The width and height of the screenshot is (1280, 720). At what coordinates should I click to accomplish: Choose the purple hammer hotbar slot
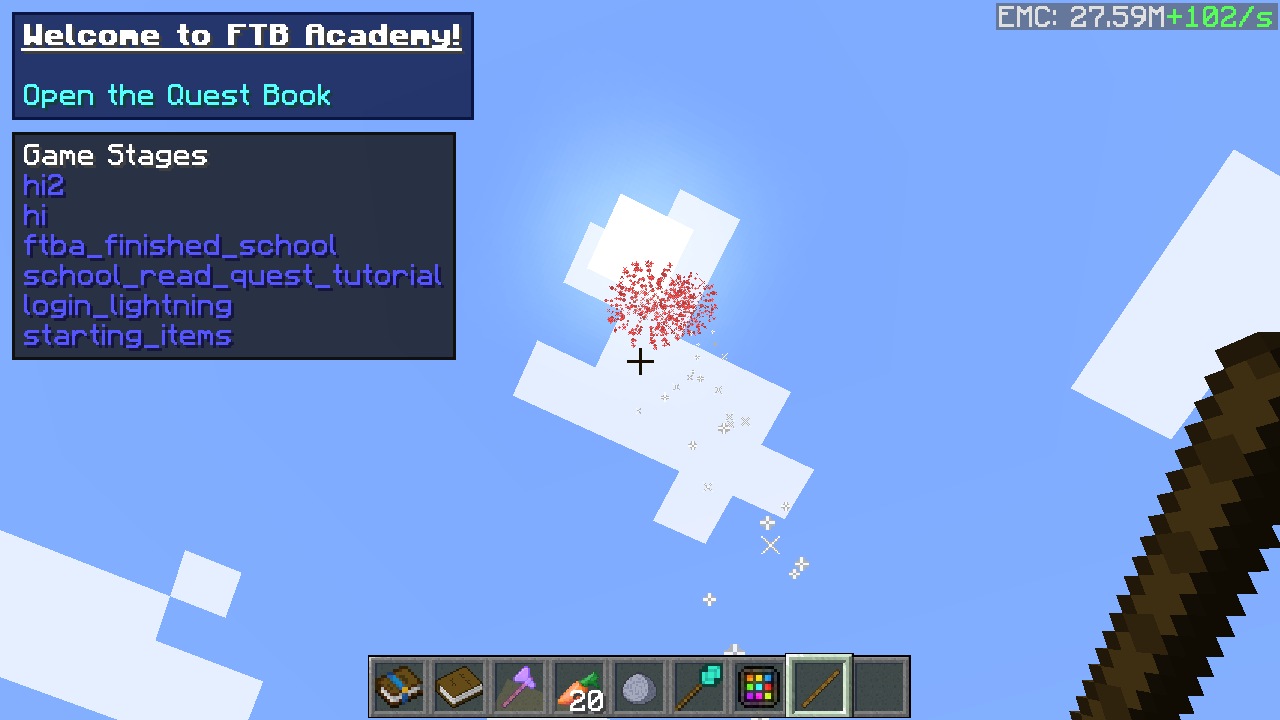(x=519, y=687)
